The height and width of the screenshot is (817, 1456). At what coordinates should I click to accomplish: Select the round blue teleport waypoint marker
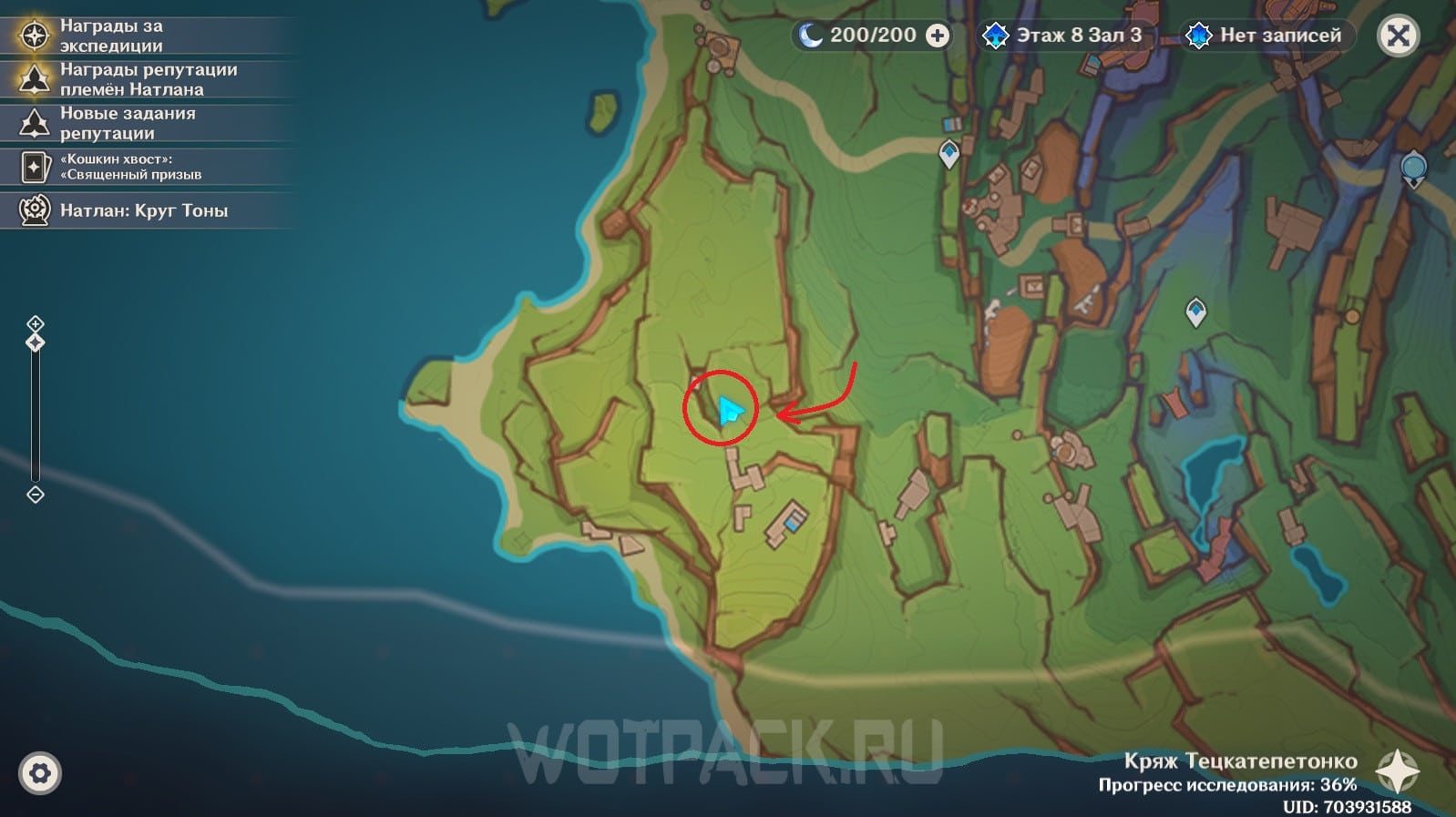(1413, 169)
